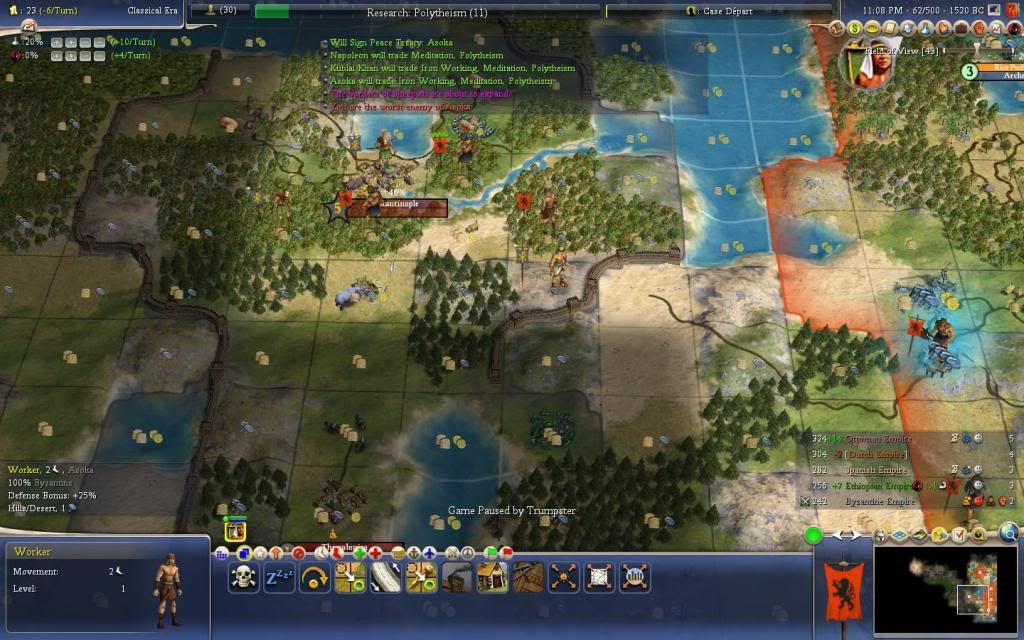Click the green end turn button
The height and width of the screenshot is (640, 1024).
click(814, 535)
